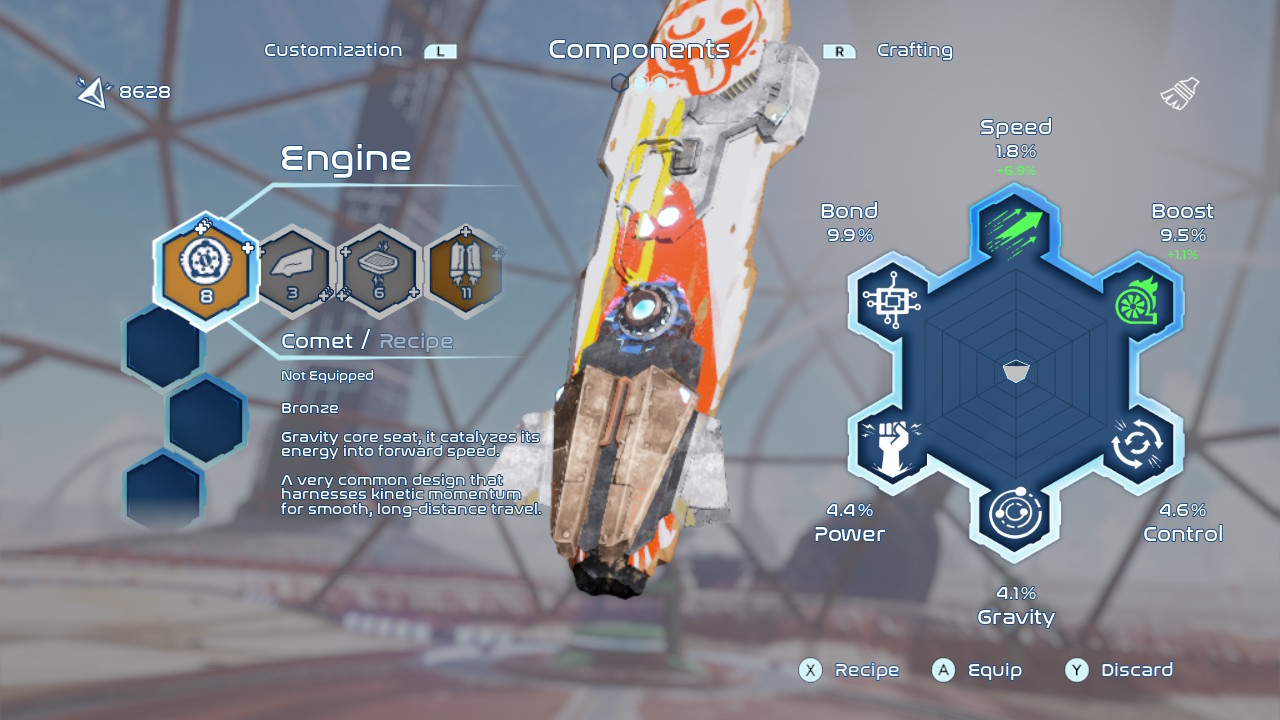The height and width of the screenshot is (720, 1280).
Task: Show the Recipe view next to Comet
Action: 416,341
